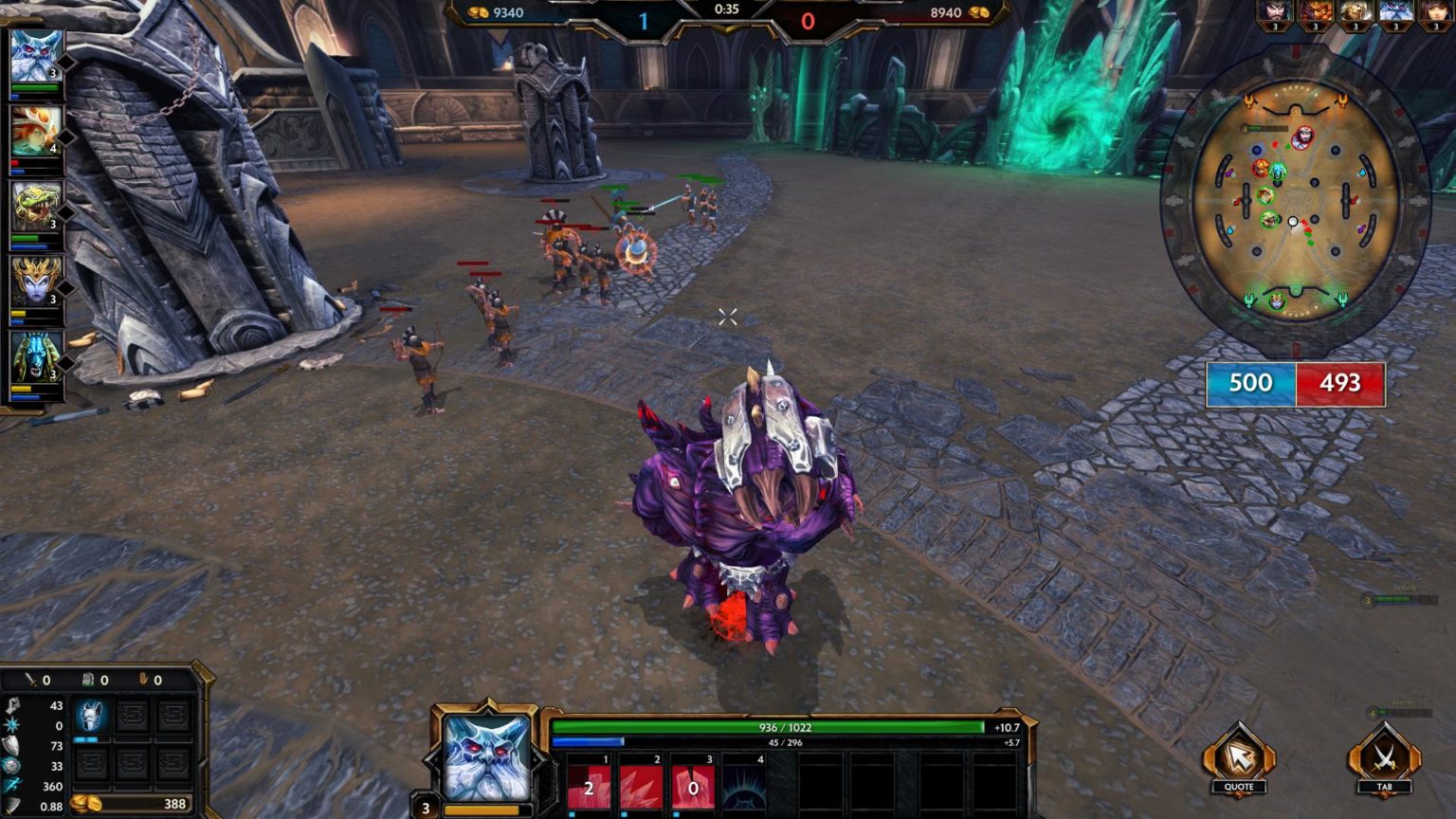This screenshot has height=819, width=1456.
Task: Select the blue jackal-headed teammate portrait
Action: [36, 356]
